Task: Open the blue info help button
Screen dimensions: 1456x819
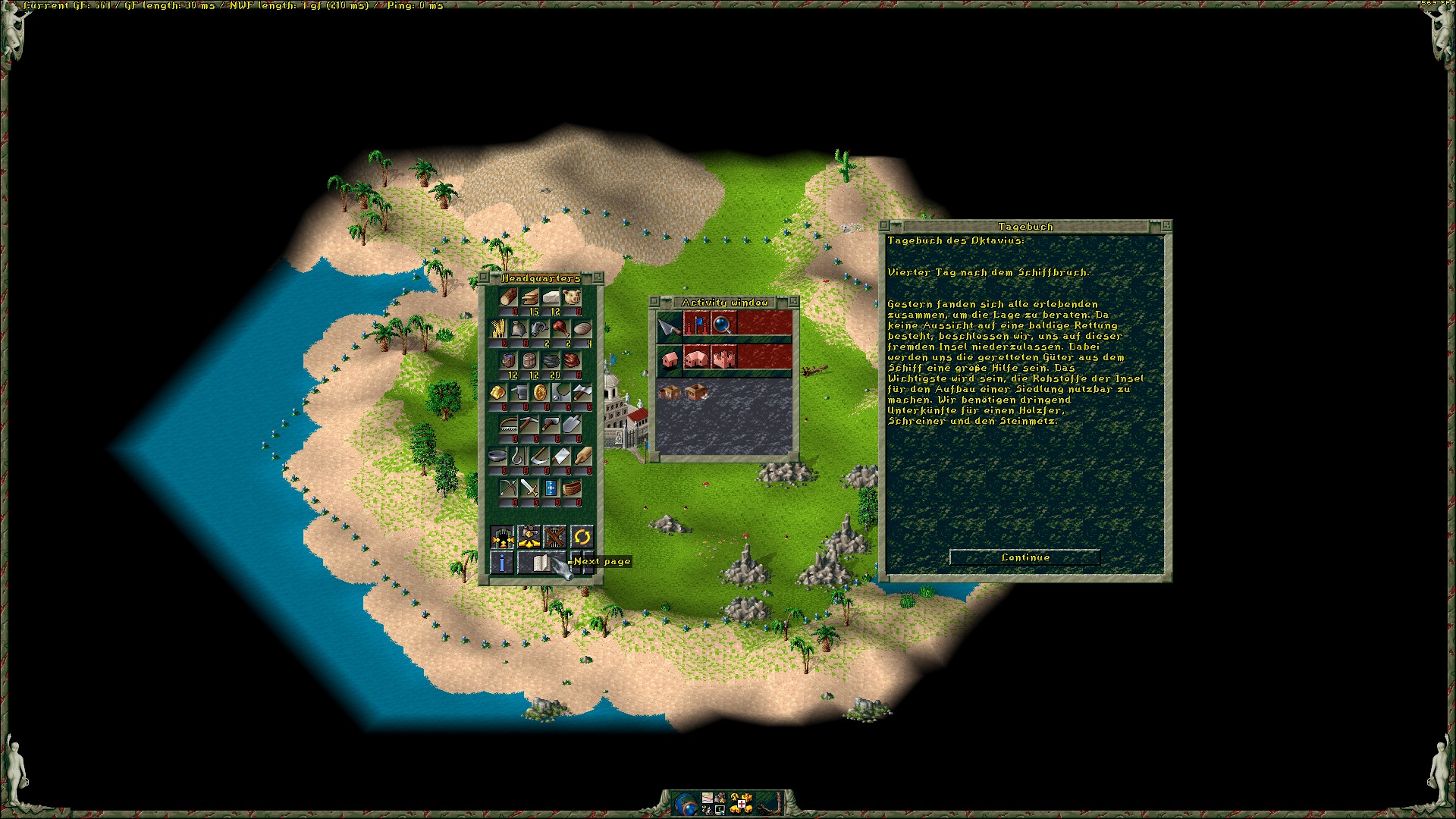Action: [501, 563]
